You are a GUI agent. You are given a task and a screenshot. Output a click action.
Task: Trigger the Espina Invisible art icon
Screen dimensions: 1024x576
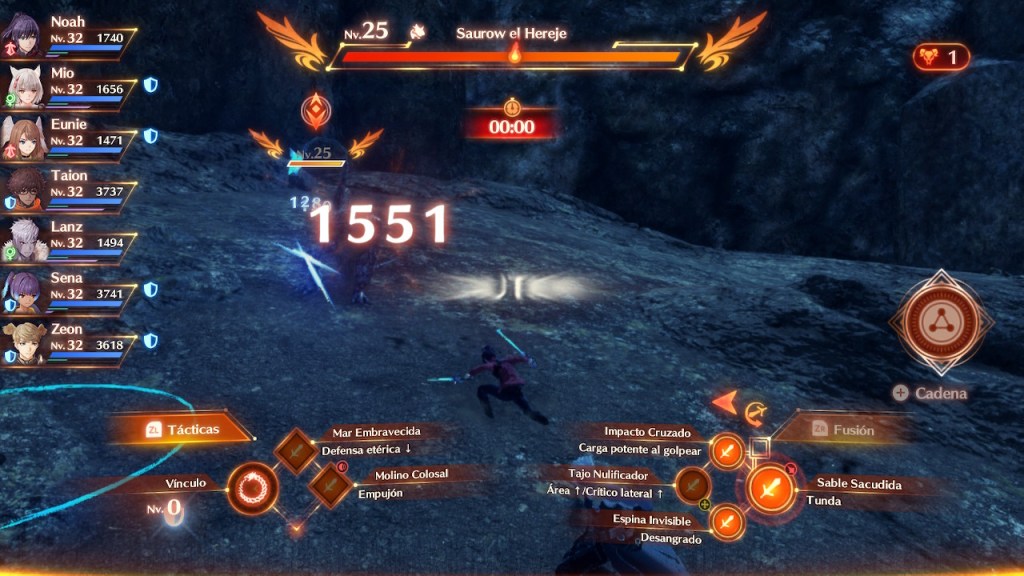(x=727, y=521)
